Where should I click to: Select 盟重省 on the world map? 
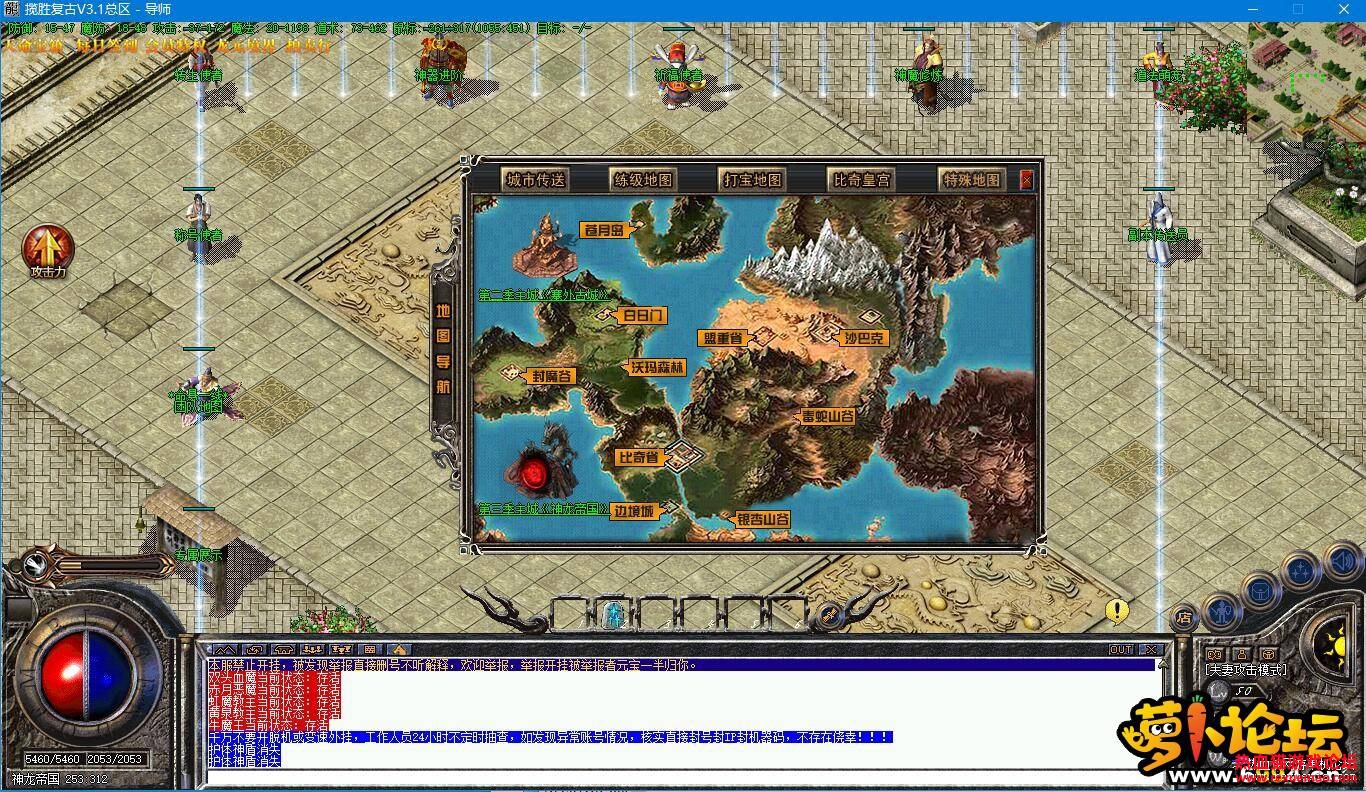click(x=720, y=339)
